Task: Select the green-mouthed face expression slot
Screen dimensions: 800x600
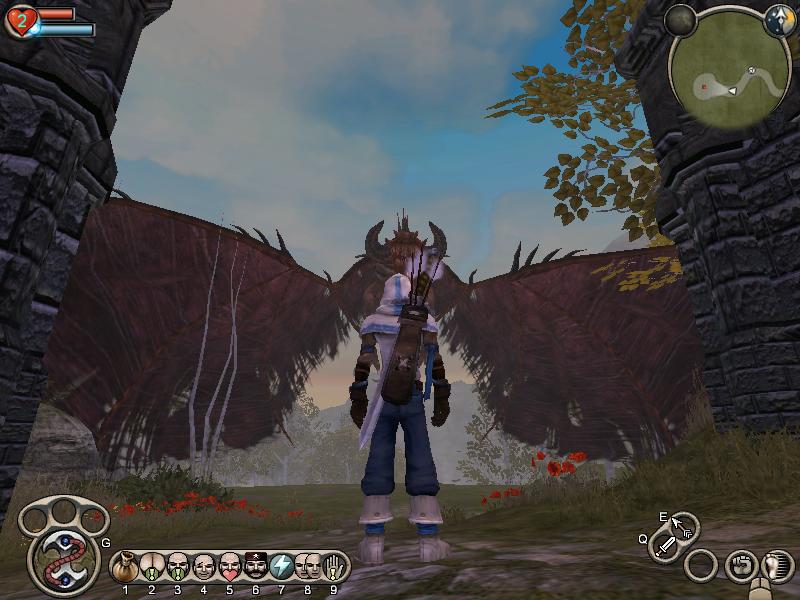Action: (x=178, y=567)
